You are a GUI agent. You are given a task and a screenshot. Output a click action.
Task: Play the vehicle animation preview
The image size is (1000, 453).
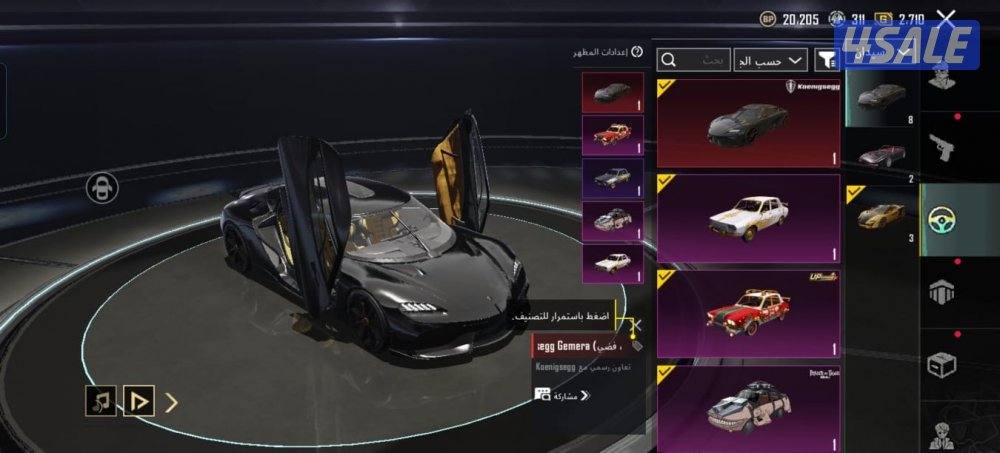[x=139, y=402]
